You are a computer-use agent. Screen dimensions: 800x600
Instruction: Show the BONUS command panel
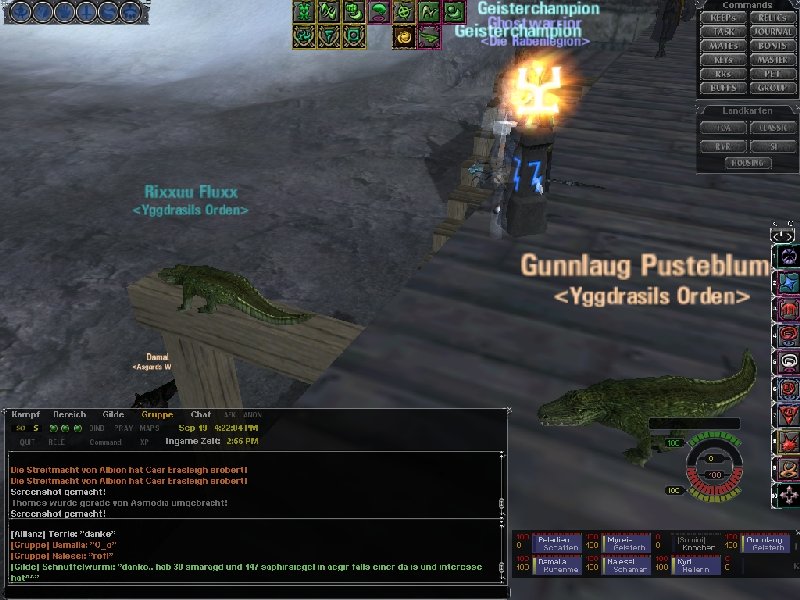(771, 46)
